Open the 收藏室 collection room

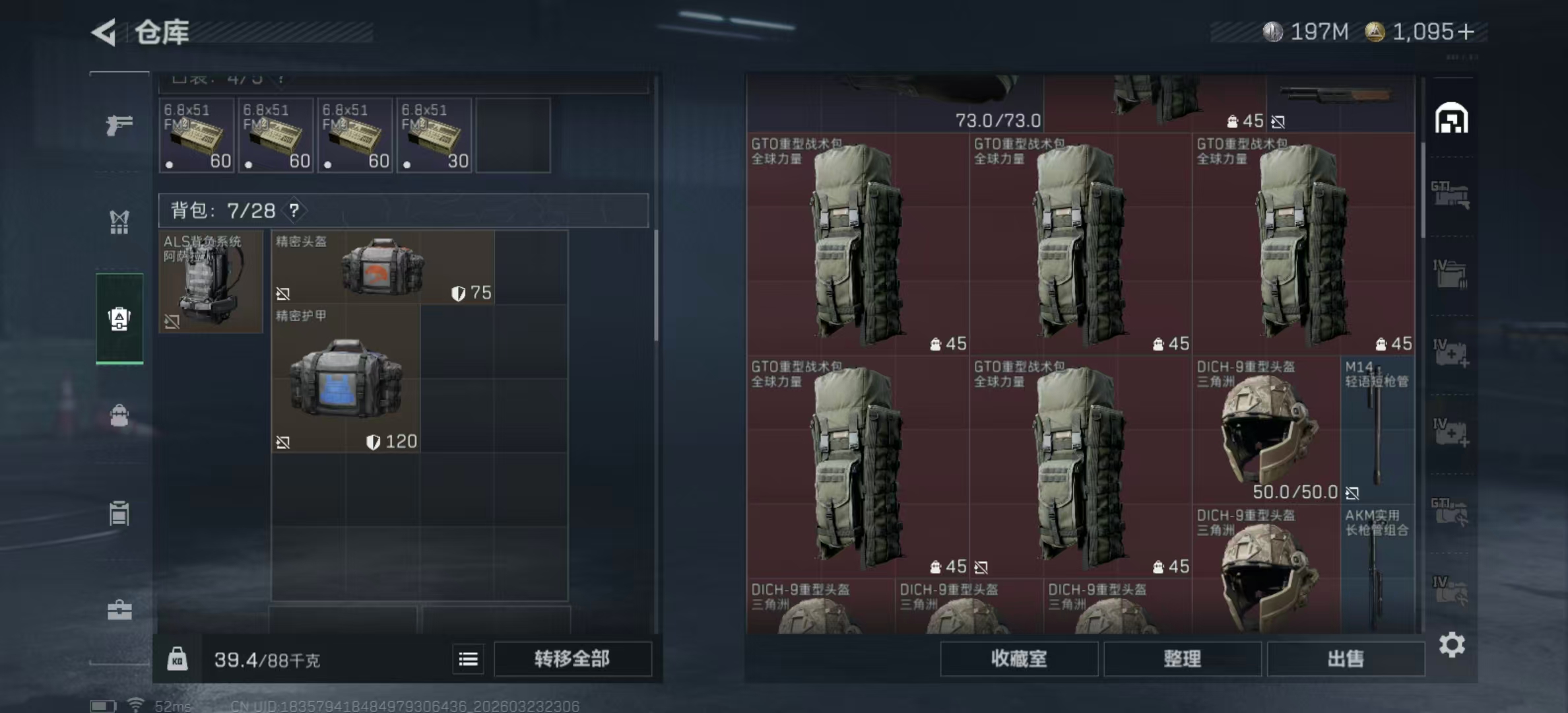1018,659
